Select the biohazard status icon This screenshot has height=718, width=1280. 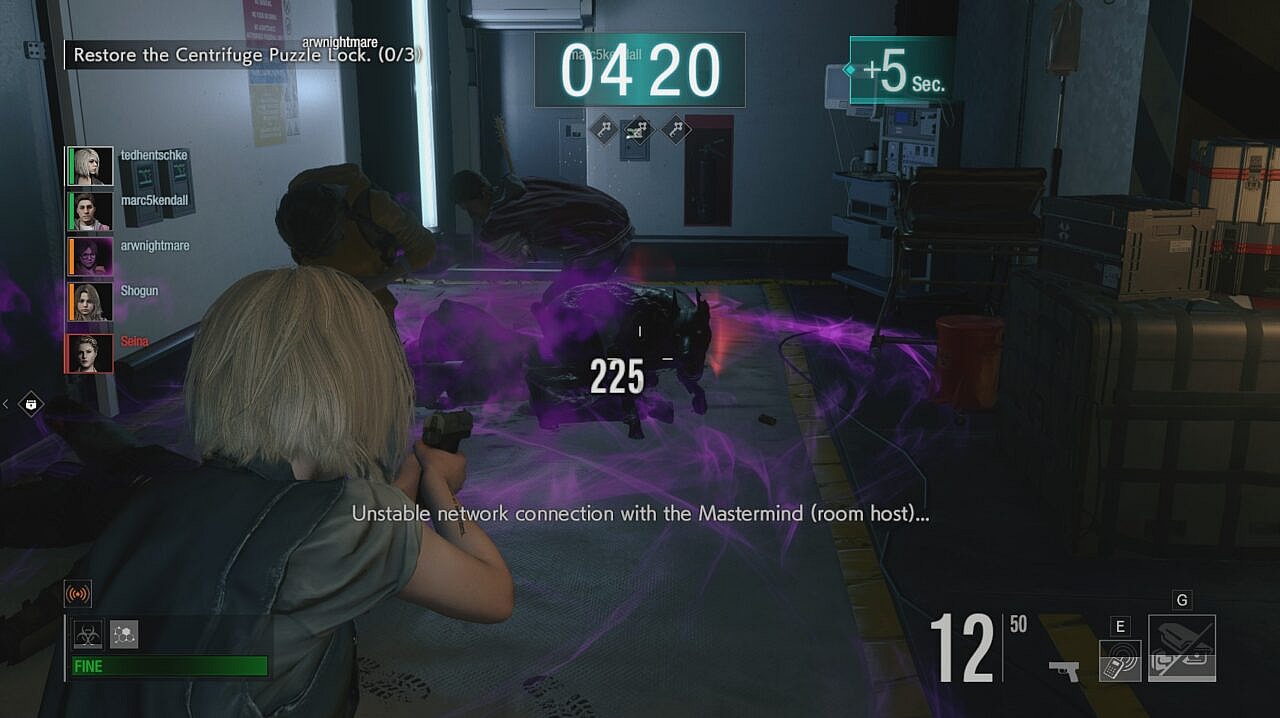87,633
